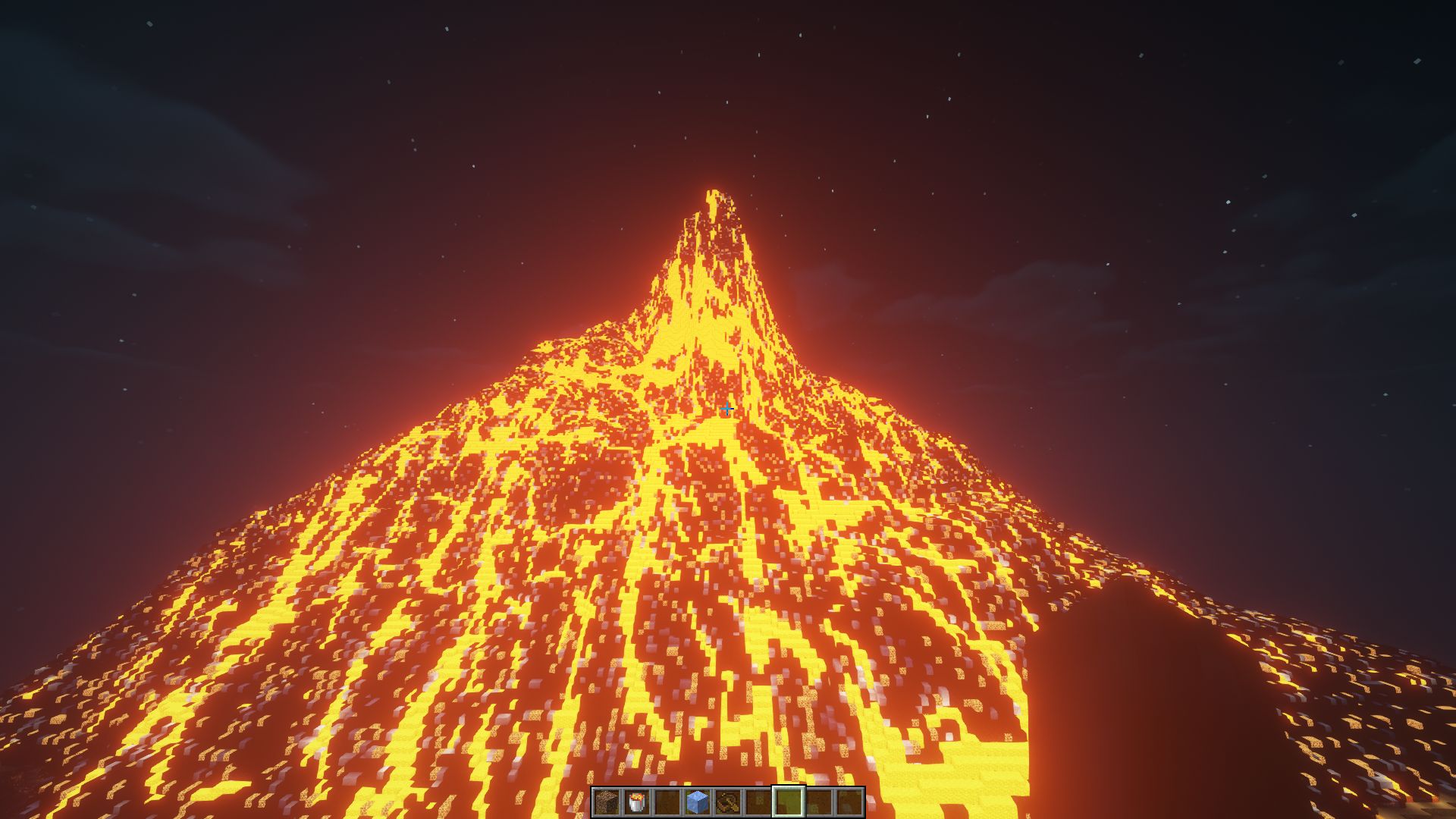The width and height of the screenshot is (1456, 819).
Task: Select the lava bucket item in the hotbar
Action: pyautogui.click(x=637, y=801)
